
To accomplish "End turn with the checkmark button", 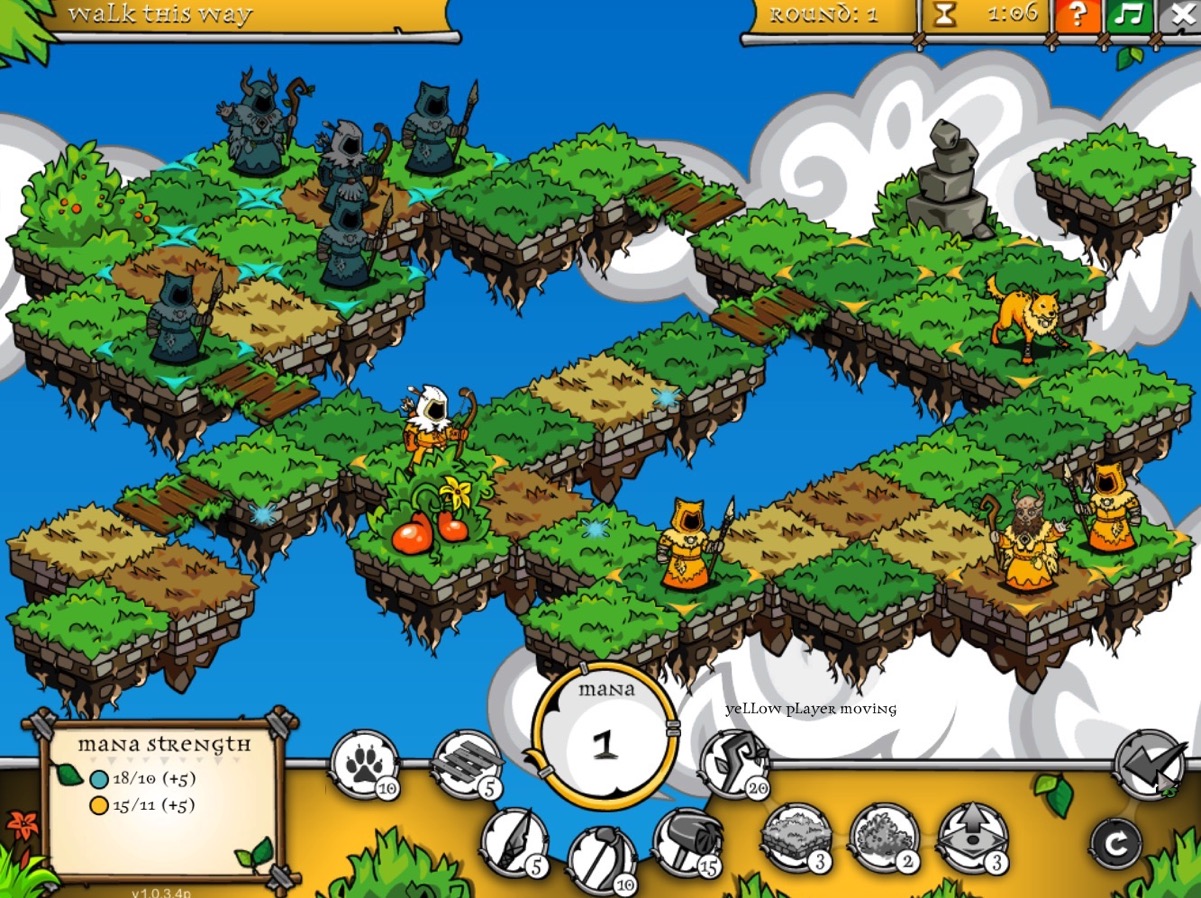I will click(1150, 765).
